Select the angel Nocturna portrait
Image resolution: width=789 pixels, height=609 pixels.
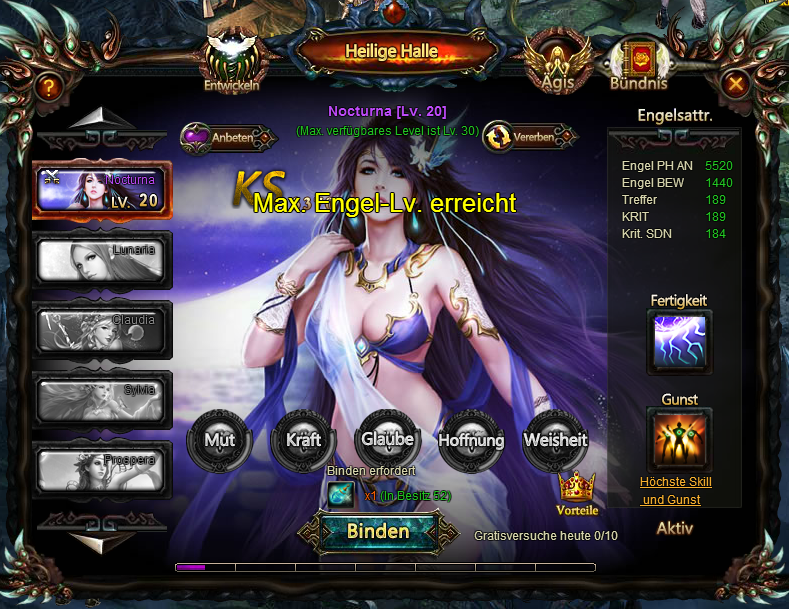[101, 190]
